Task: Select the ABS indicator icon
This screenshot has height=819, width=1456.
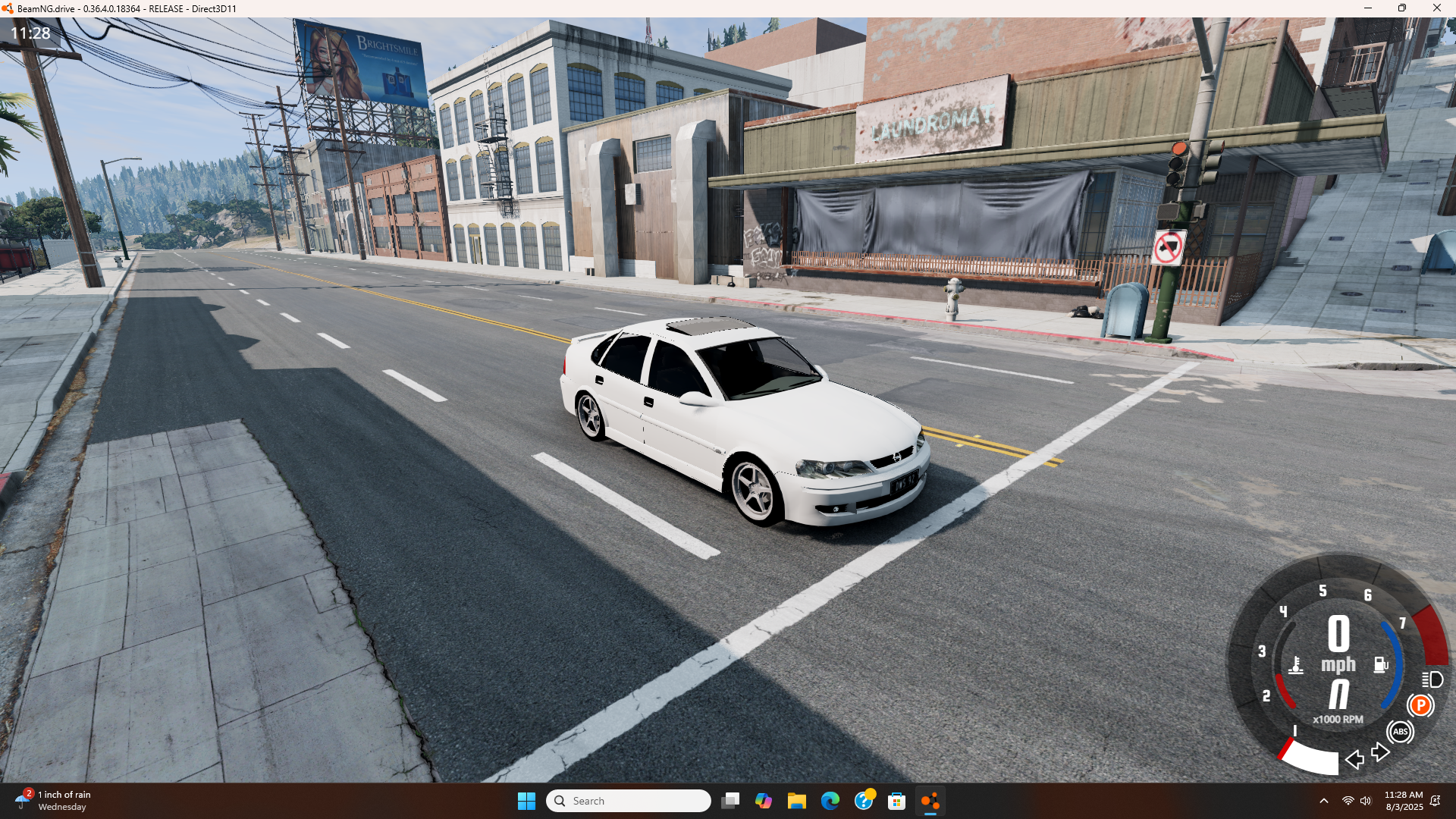Action: click(x=1400, y=732)
